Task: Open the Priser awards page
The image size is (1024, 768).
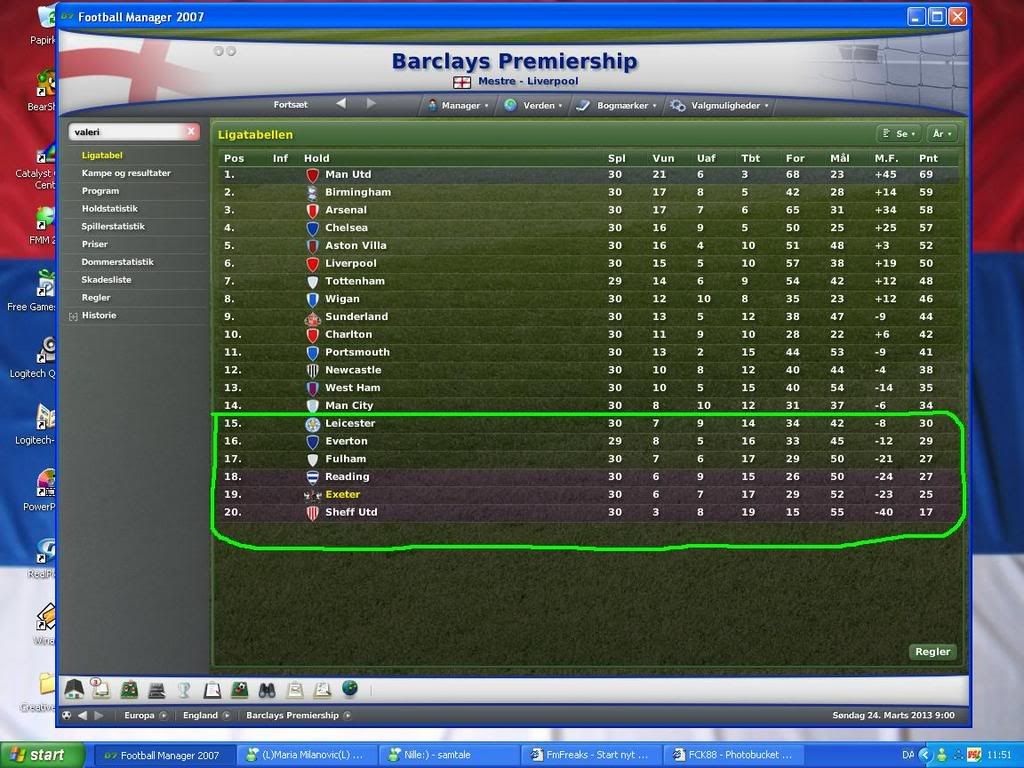Action: tap(95, 244)
